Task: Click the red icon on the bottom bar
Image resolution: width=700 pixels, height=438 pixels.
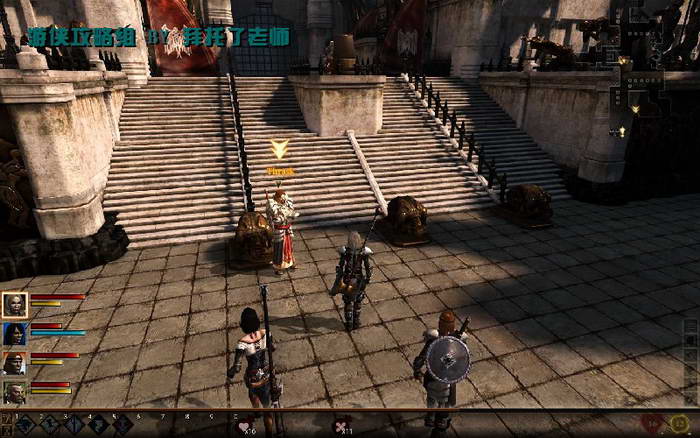Action: 652,424
